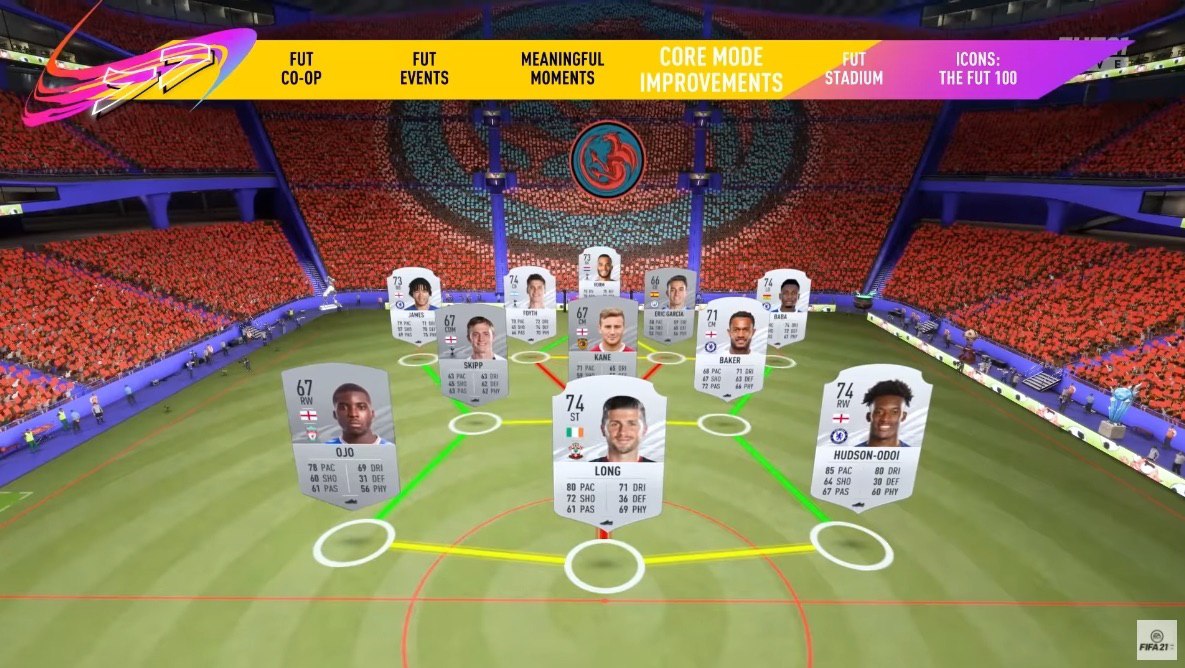Open the FUT Events section

point(430,69)
